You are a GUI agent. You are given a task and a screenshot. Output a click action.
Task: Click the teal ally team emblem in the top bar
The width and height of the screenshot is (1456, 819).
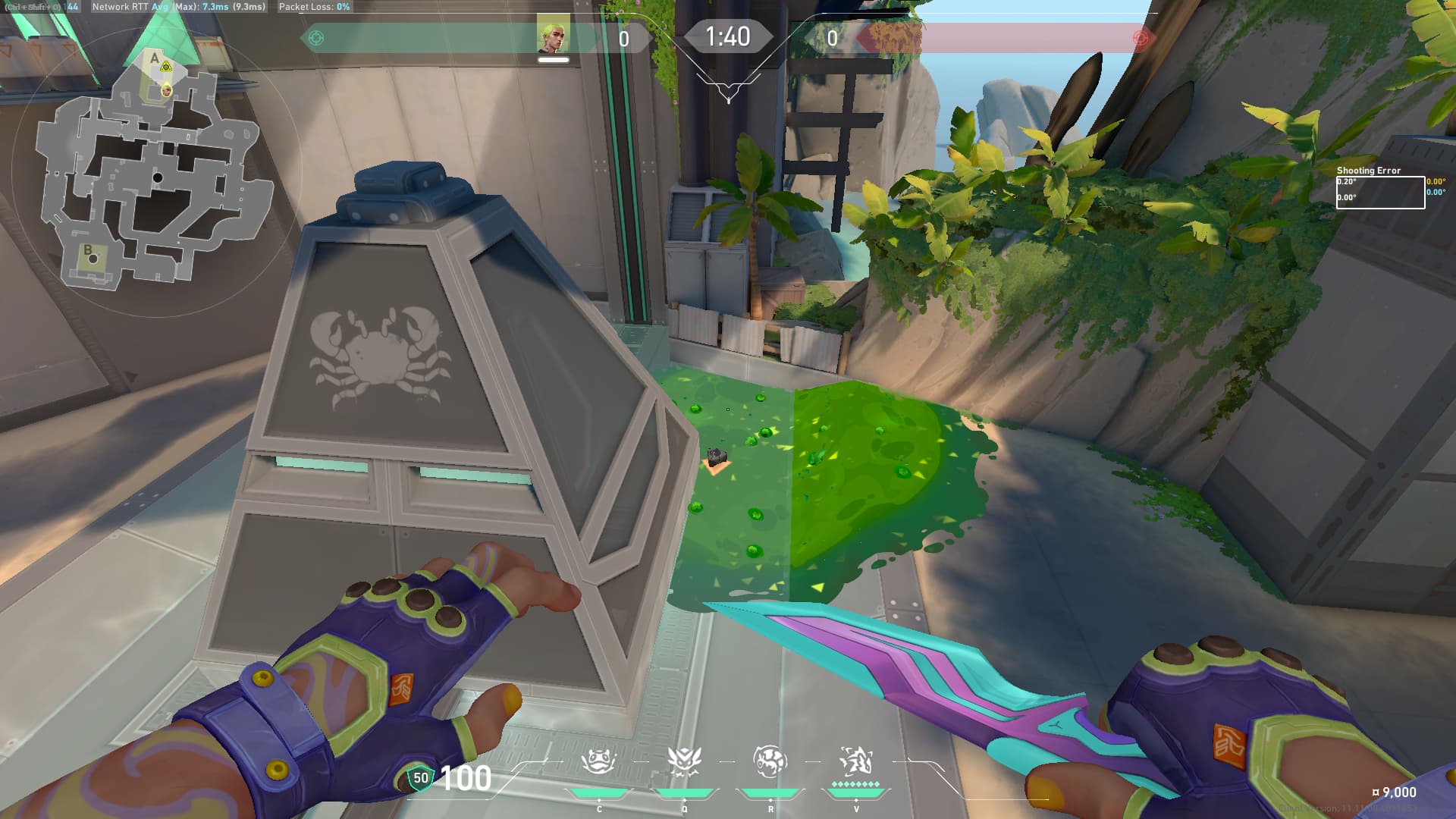(316, 38)
